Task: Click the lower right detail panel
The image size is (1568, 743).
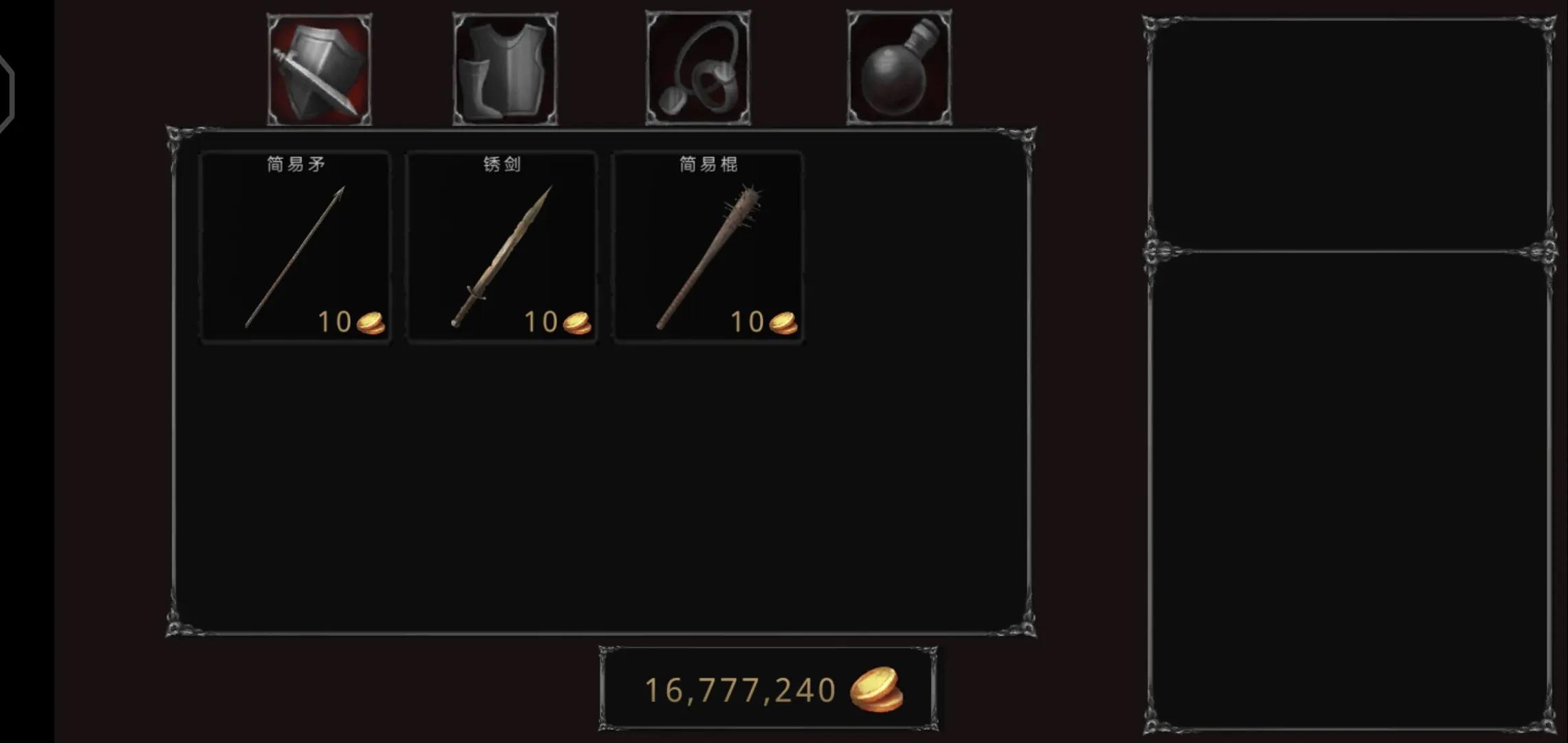Action: point(1348,482)
